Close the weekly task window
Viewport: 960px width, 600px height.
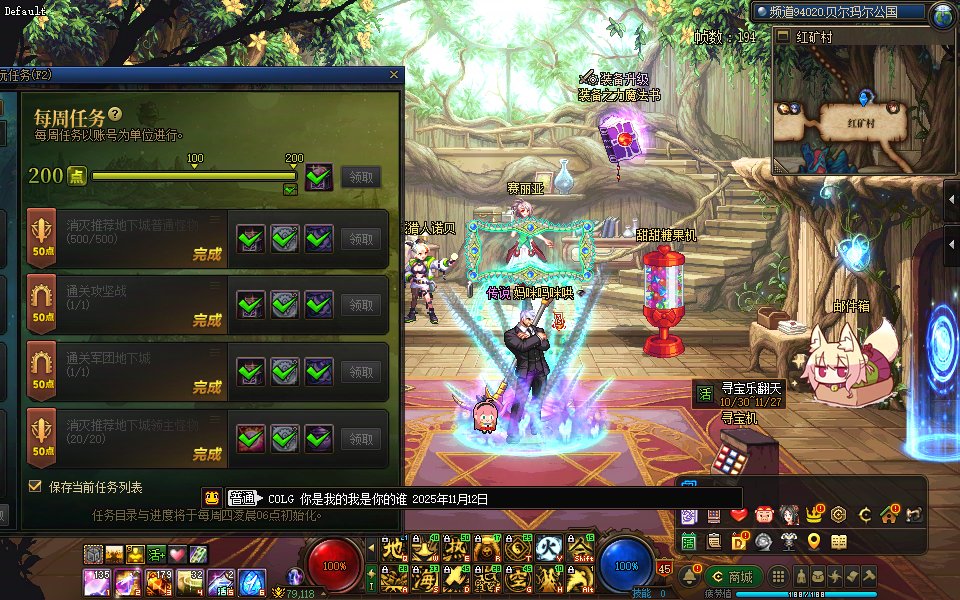(x=394, y=75)
